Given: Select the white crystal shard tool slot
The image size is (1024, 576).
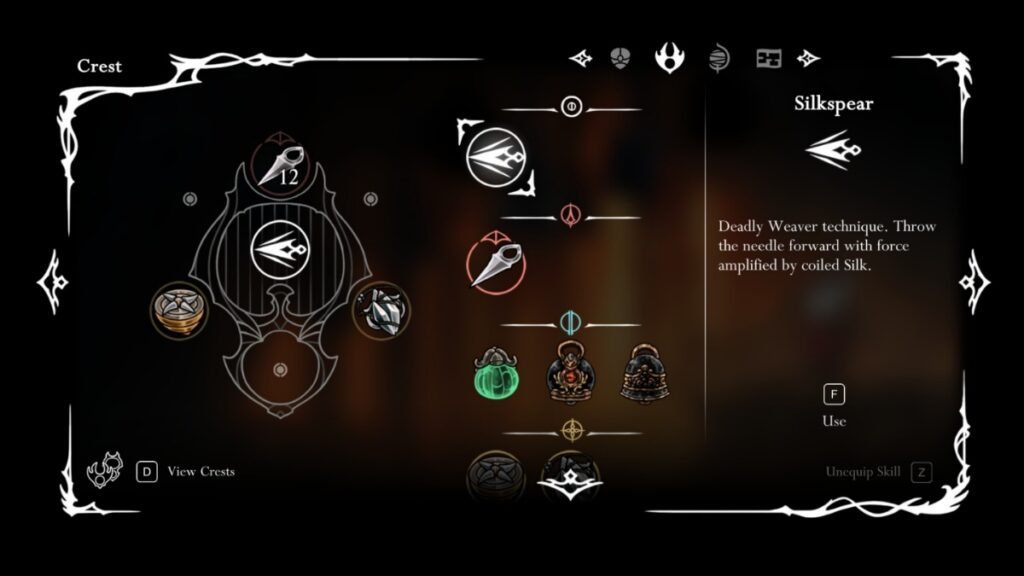Looking at the screenshot, I should tap(380, 309).
